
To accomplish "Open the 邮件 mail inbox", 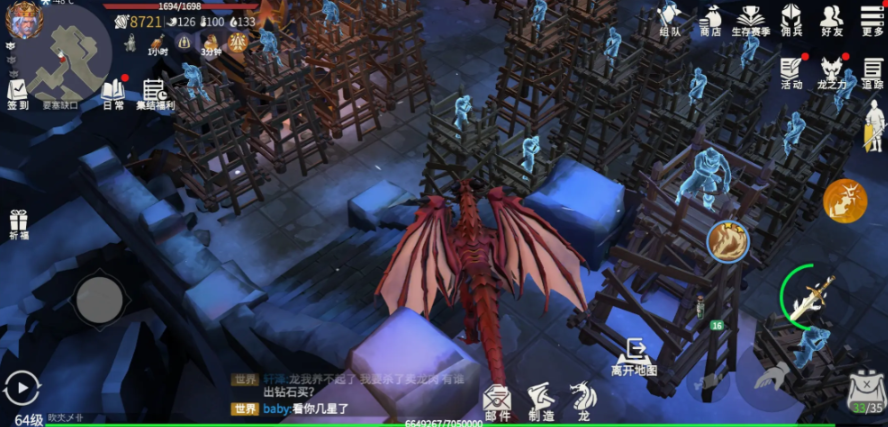I will tap(497, 402).
